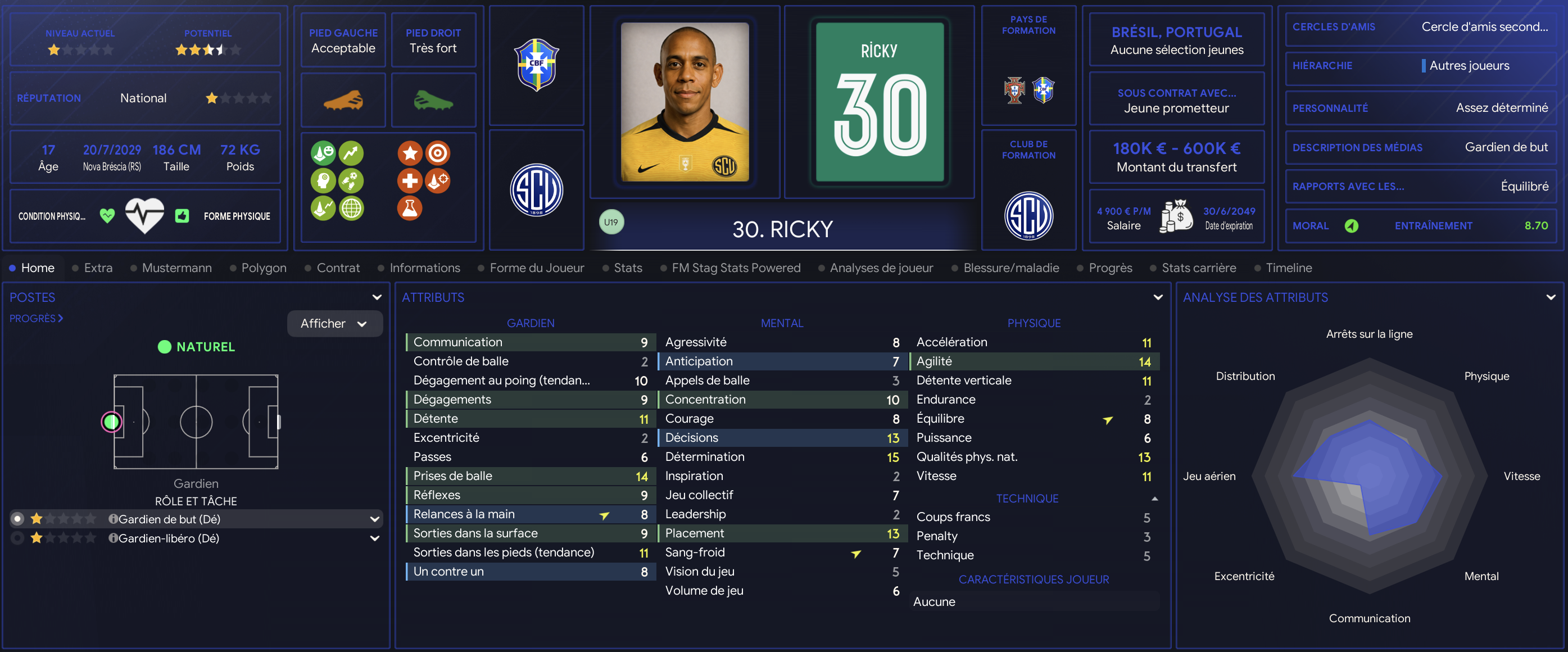Expand the Gardien de but (Dé) role row

pyautogui.click(x=374, y=519)
